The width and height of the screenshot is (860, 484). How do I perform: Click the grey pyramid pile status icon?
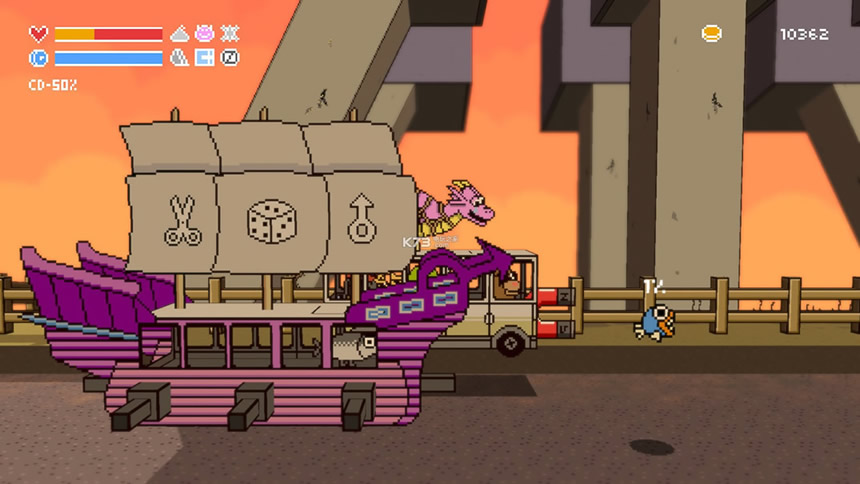(x=180, y=33)
